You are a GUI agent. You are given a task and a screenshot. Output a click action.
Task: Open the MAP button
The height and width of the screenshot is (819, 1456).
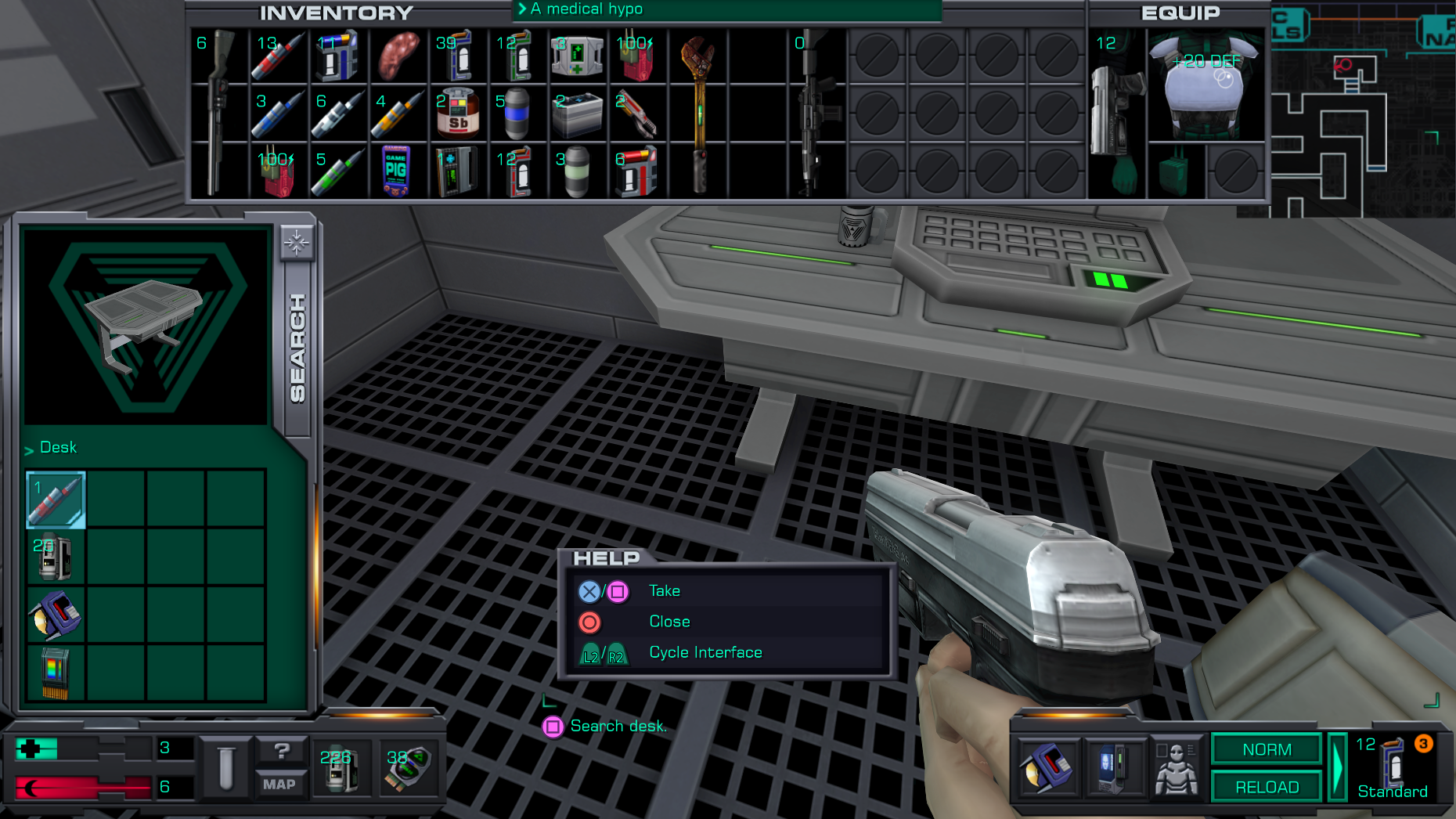pyautogui.click(x=279, y=785)
